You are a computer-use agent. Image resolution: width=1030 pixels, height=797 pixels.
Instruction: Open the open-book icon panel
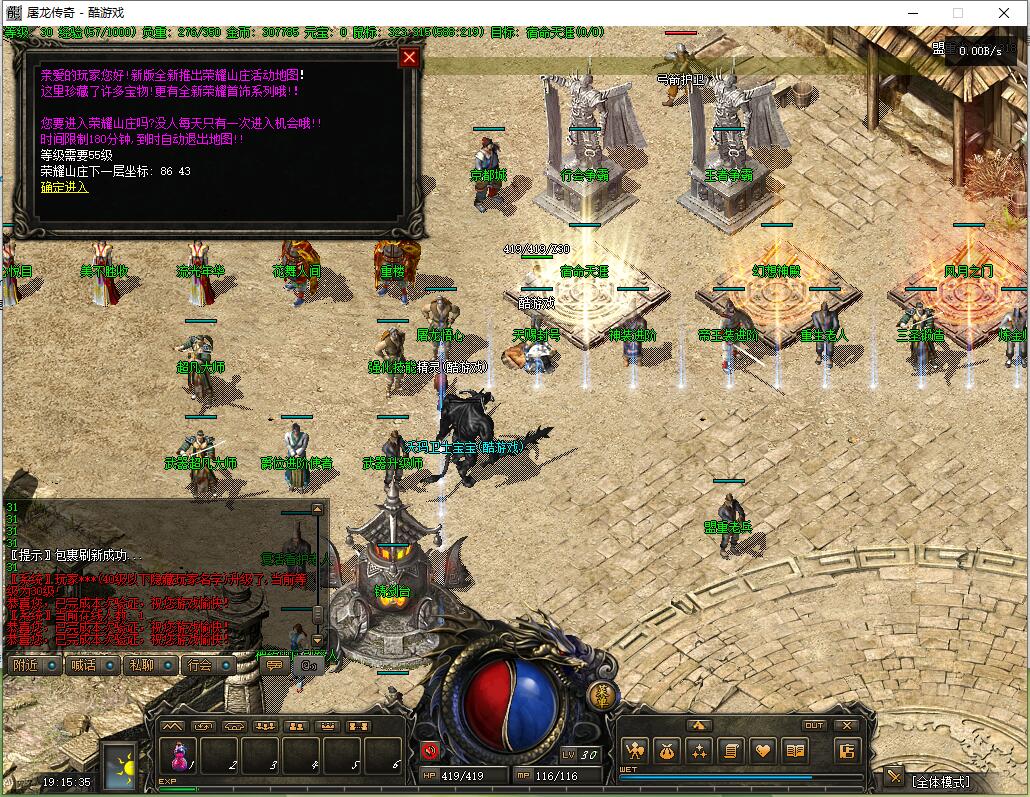point(796,750)
